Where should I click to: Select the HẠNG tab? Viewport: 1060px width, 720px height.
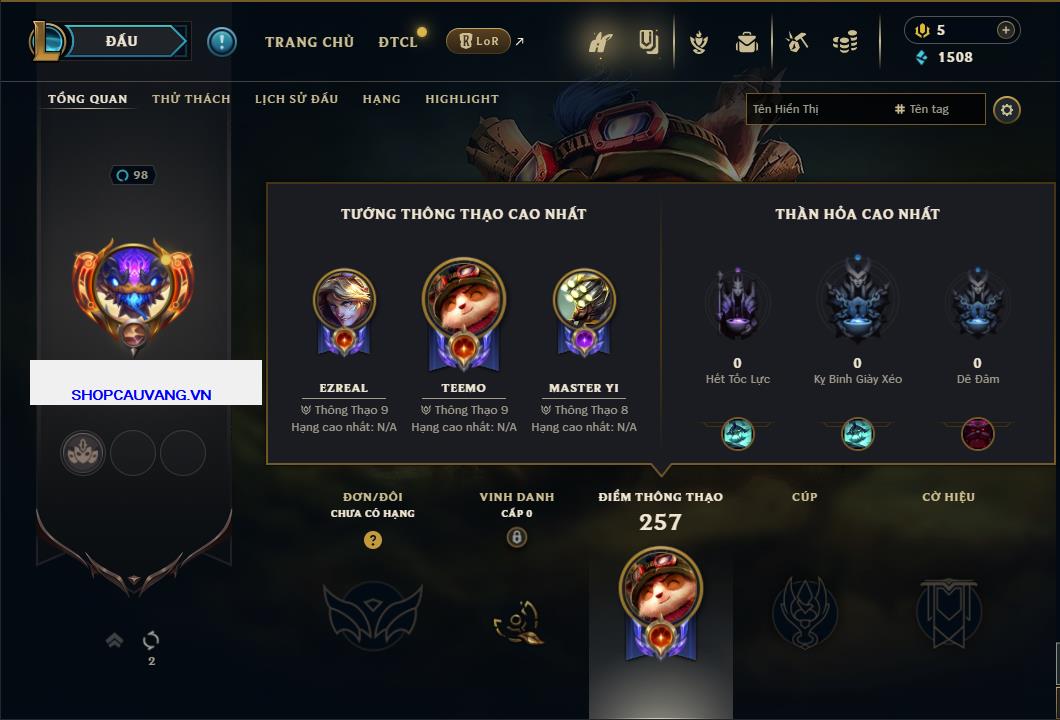pyautogui.click(x=381, y=99)
